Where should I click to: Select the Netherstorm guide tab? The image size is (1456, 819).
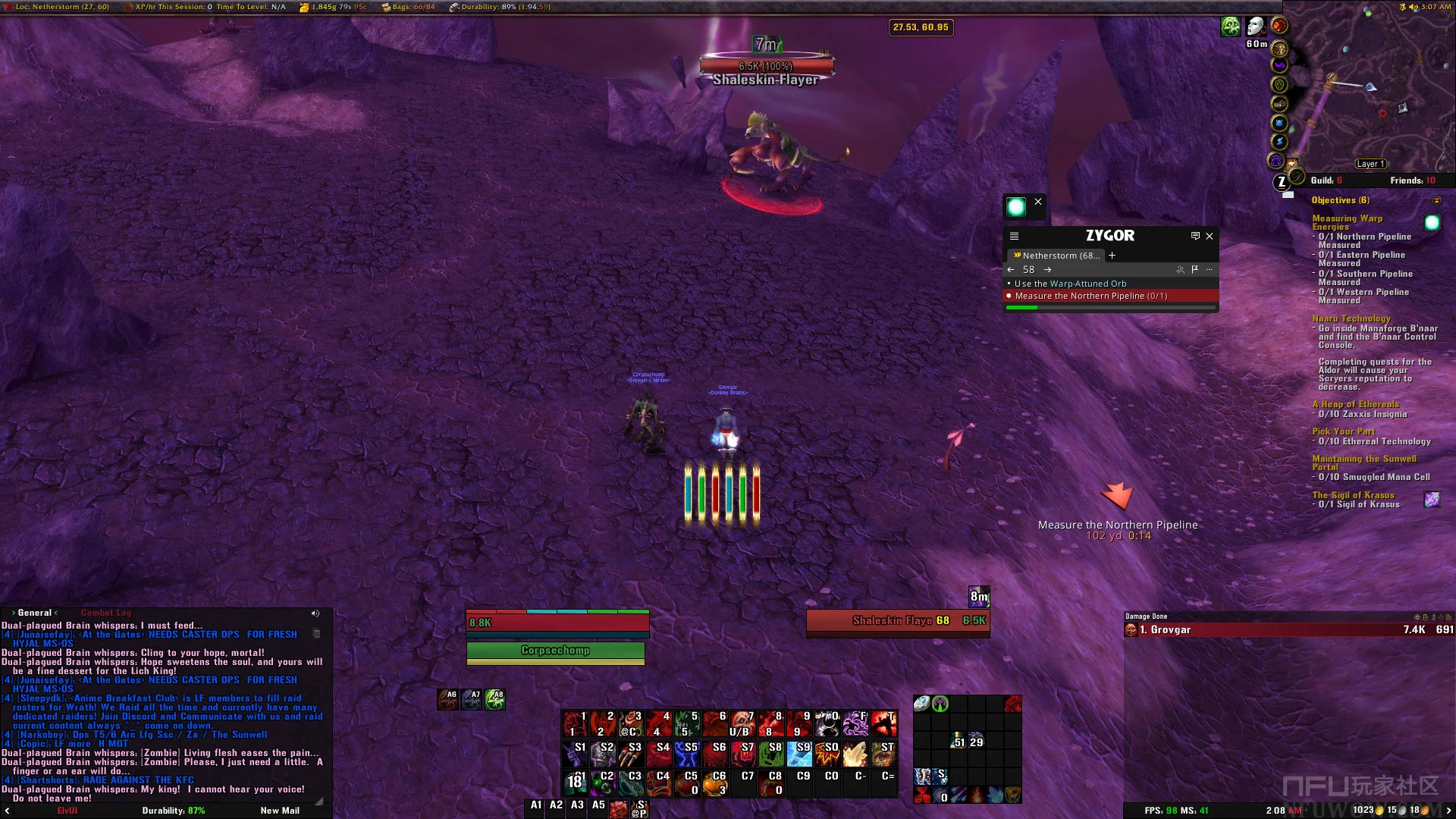(1058, 256)
